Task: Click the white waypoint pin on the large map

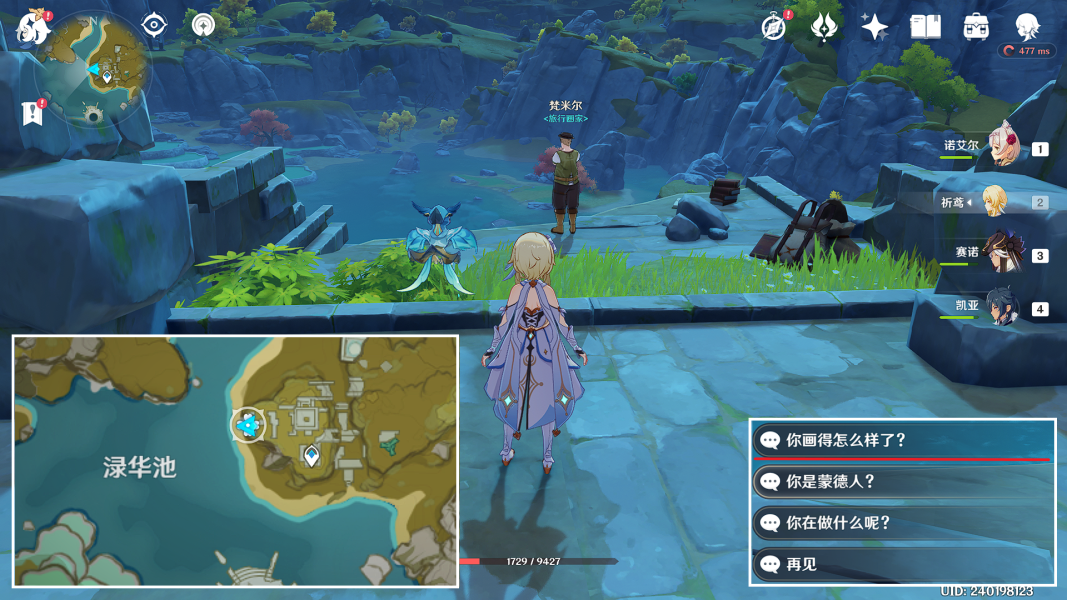Action: [312, 457]
